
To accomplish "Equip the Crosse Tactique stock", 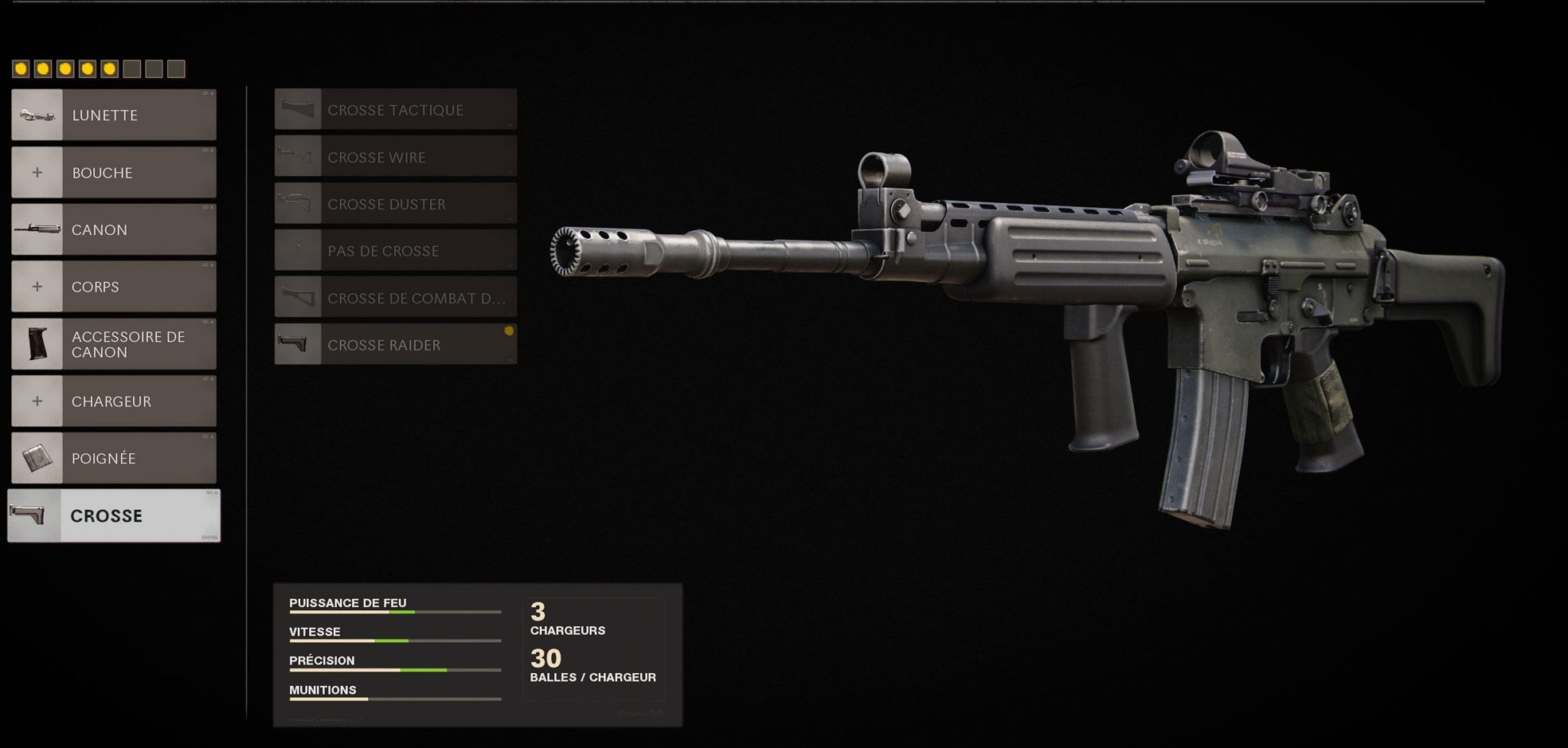I will tap(395, 109).
